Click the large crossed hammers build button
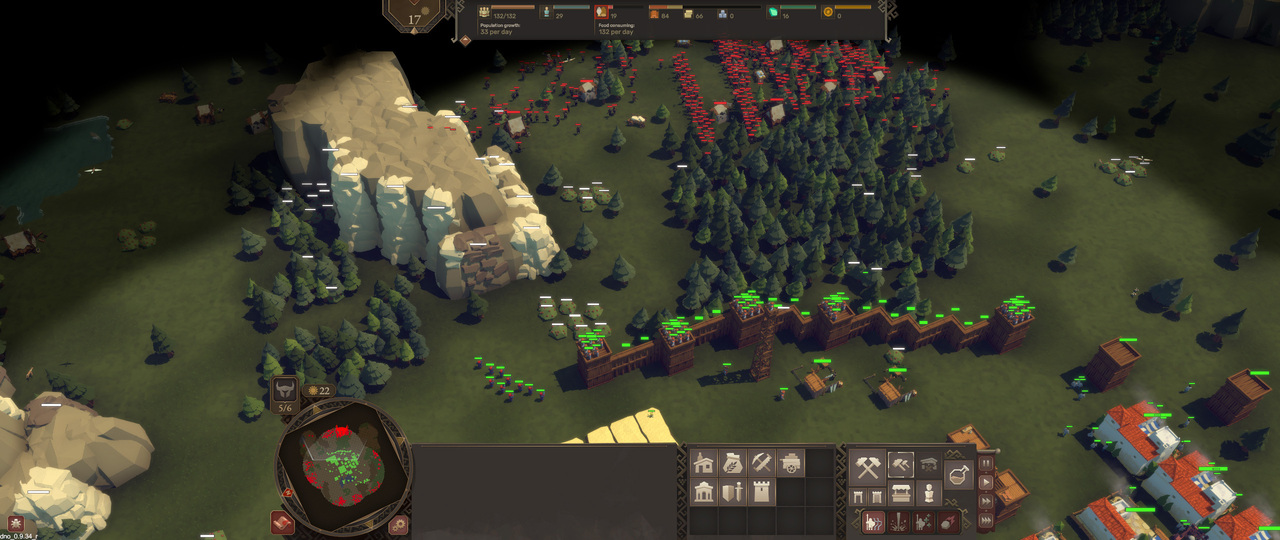The image size is (1280, 540). coord(867,466)
